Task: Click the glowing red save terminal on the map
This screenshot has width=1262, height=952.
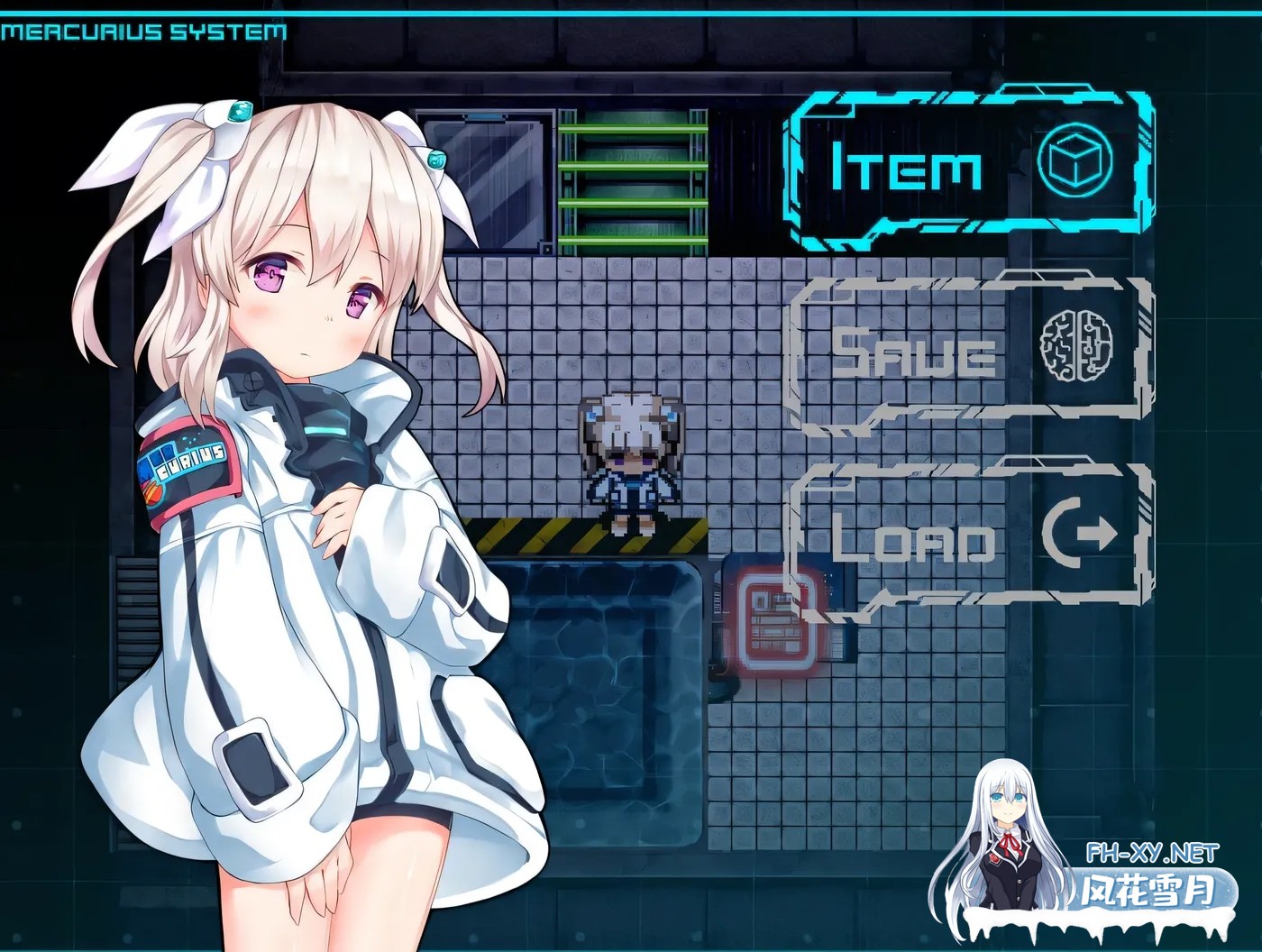Action: point(777,622)
